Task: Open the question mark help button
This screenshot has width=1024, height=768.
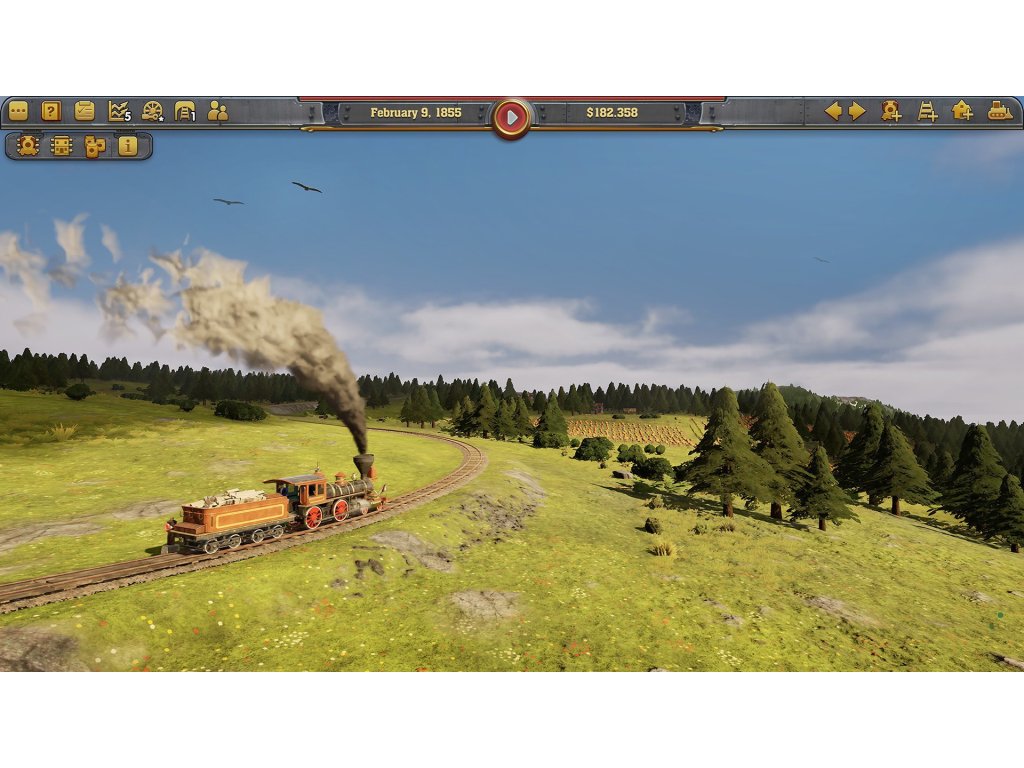Action: coord(51,111)
